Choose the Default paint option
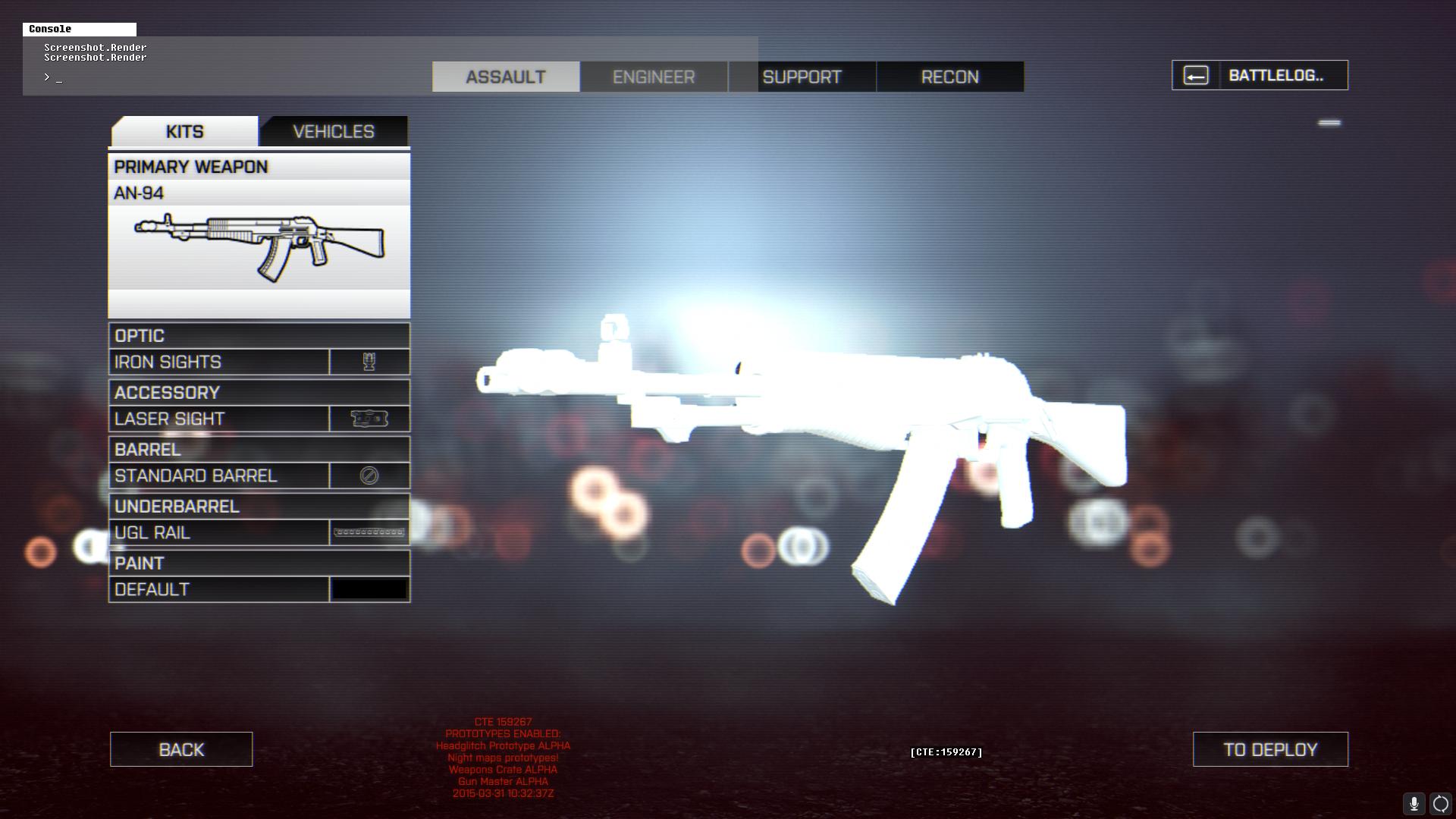This screenshot has width=1456, height=819. point(259,589)
